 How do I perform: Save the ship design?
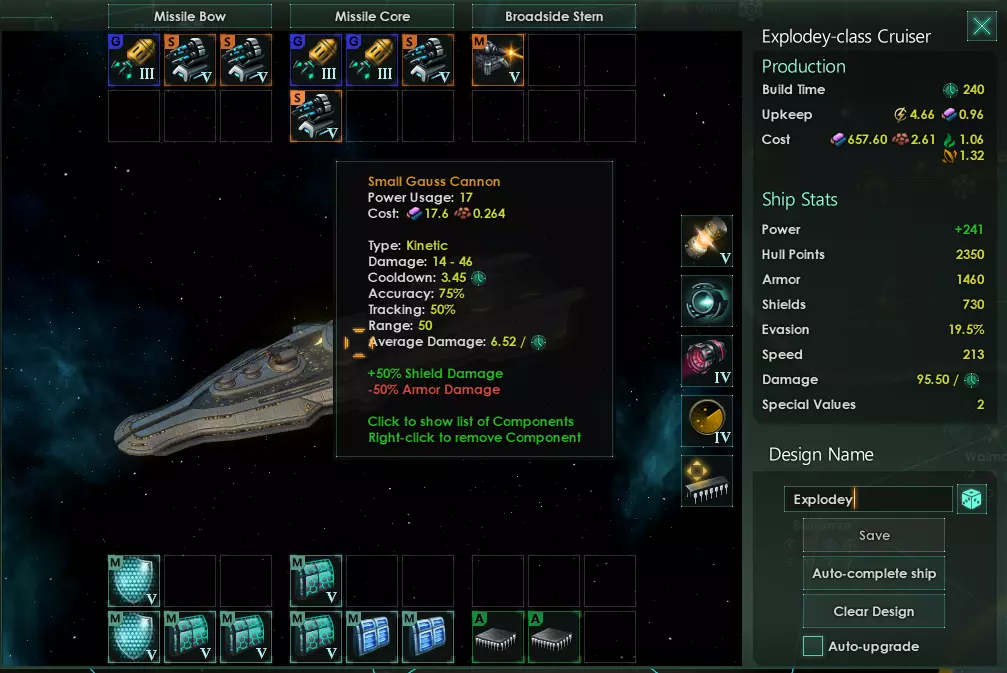point(874,536)
